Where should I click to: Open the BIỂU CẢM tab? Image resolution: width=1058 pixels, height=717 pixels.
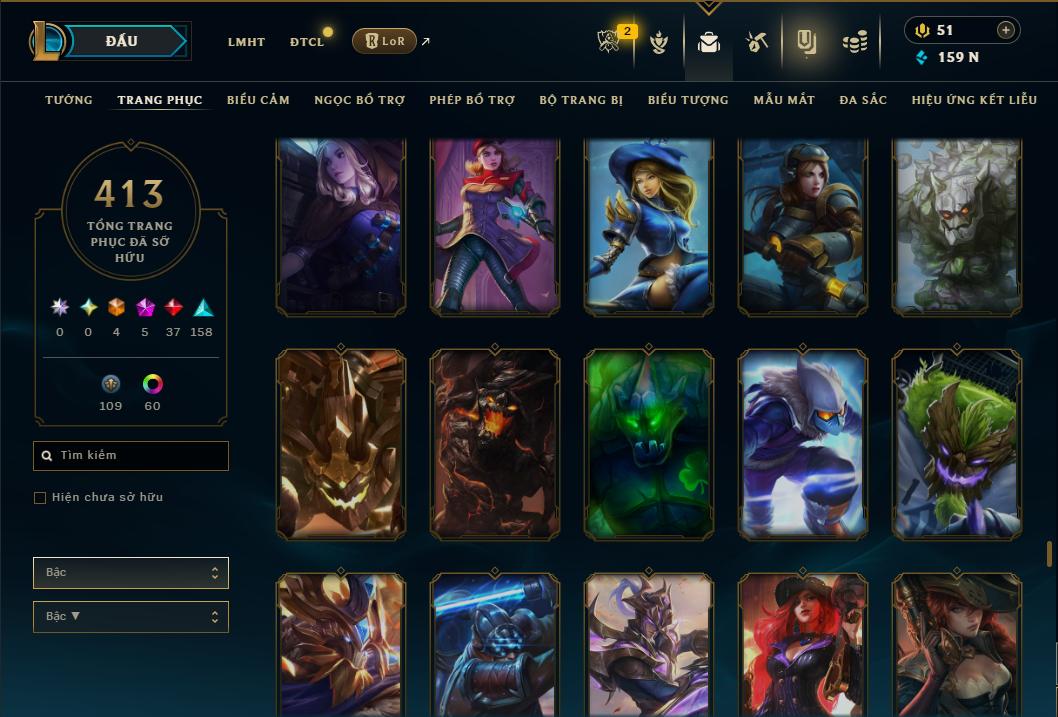(258, 100)
